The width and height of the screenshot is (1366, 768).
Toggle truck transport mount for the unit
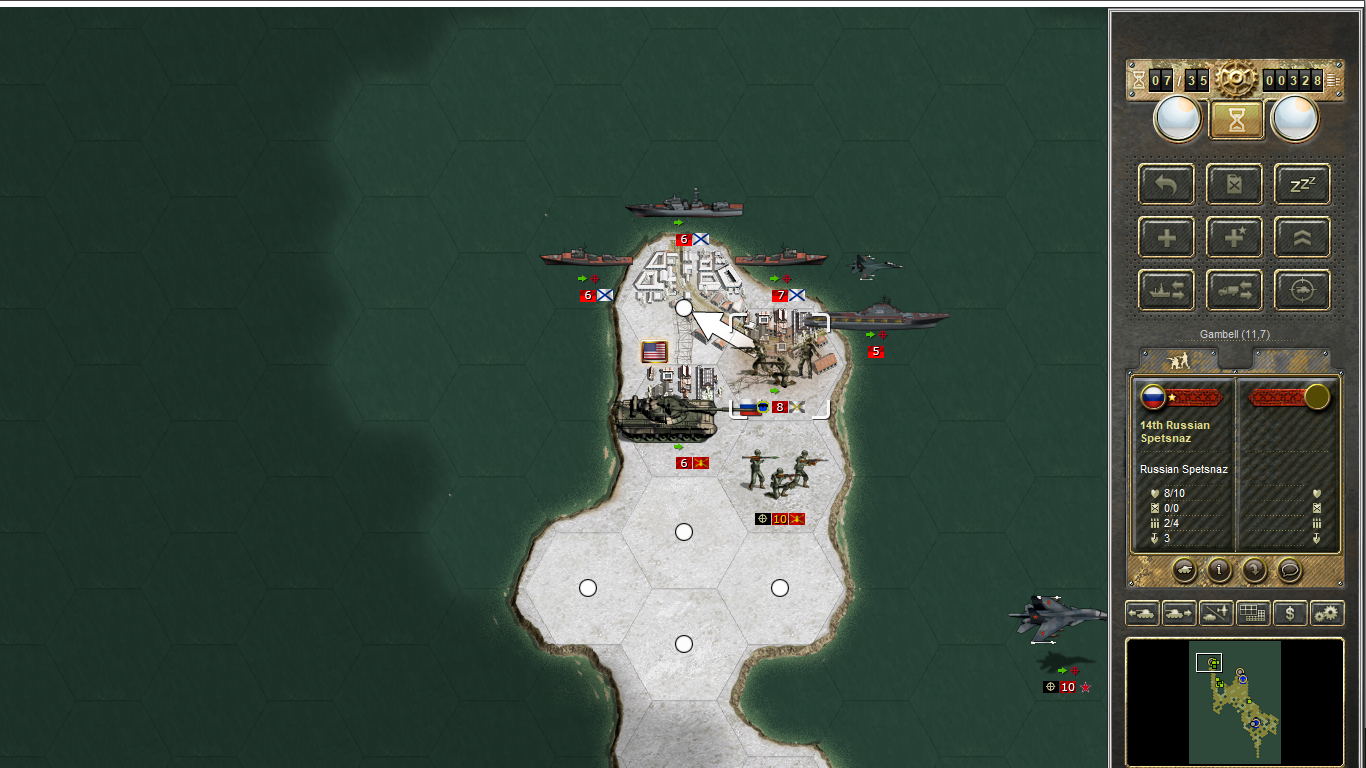tap(1234, 290)
